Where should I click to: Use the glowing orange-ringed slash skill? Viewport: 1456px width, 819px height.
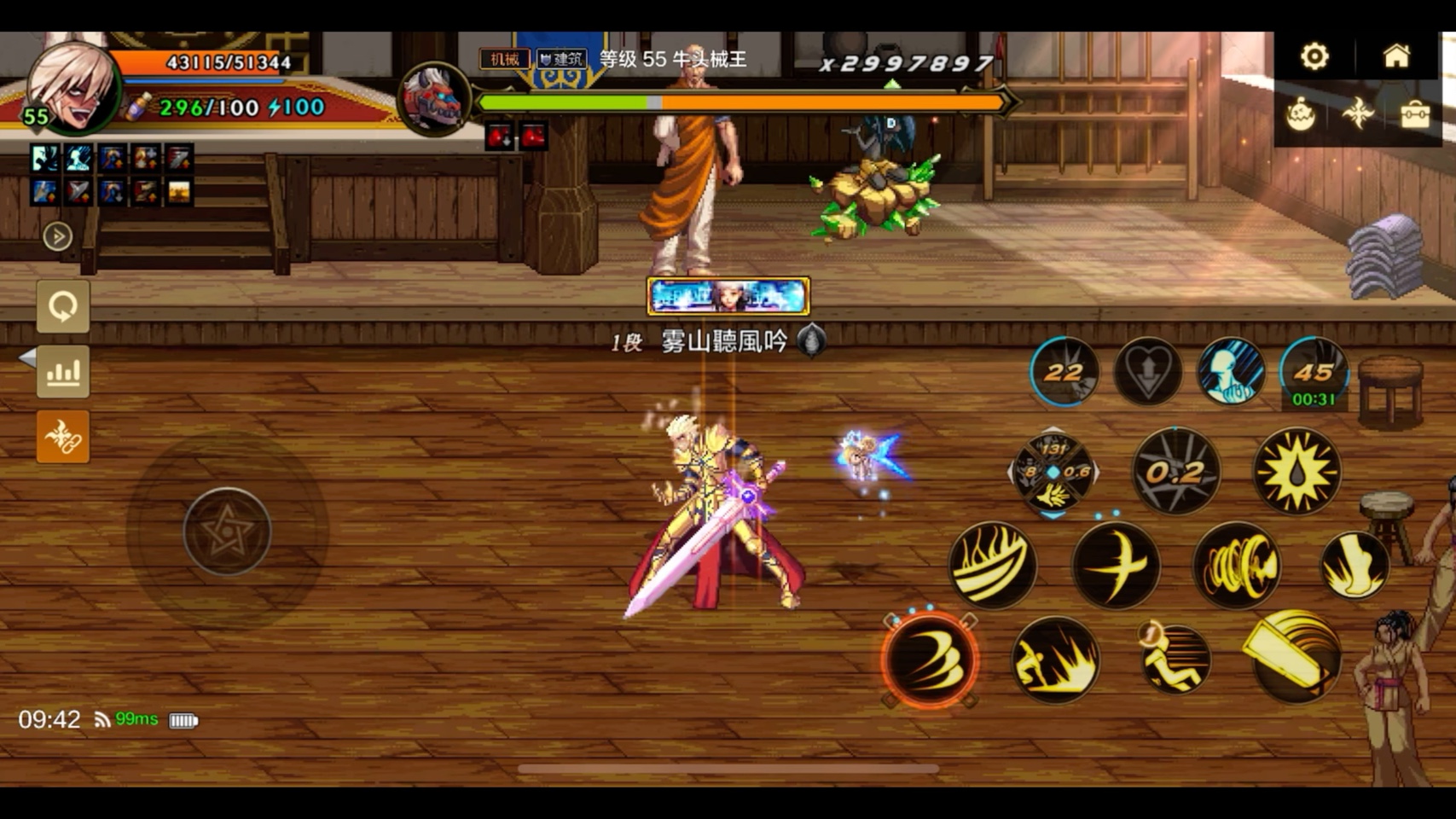pos(930,659)
